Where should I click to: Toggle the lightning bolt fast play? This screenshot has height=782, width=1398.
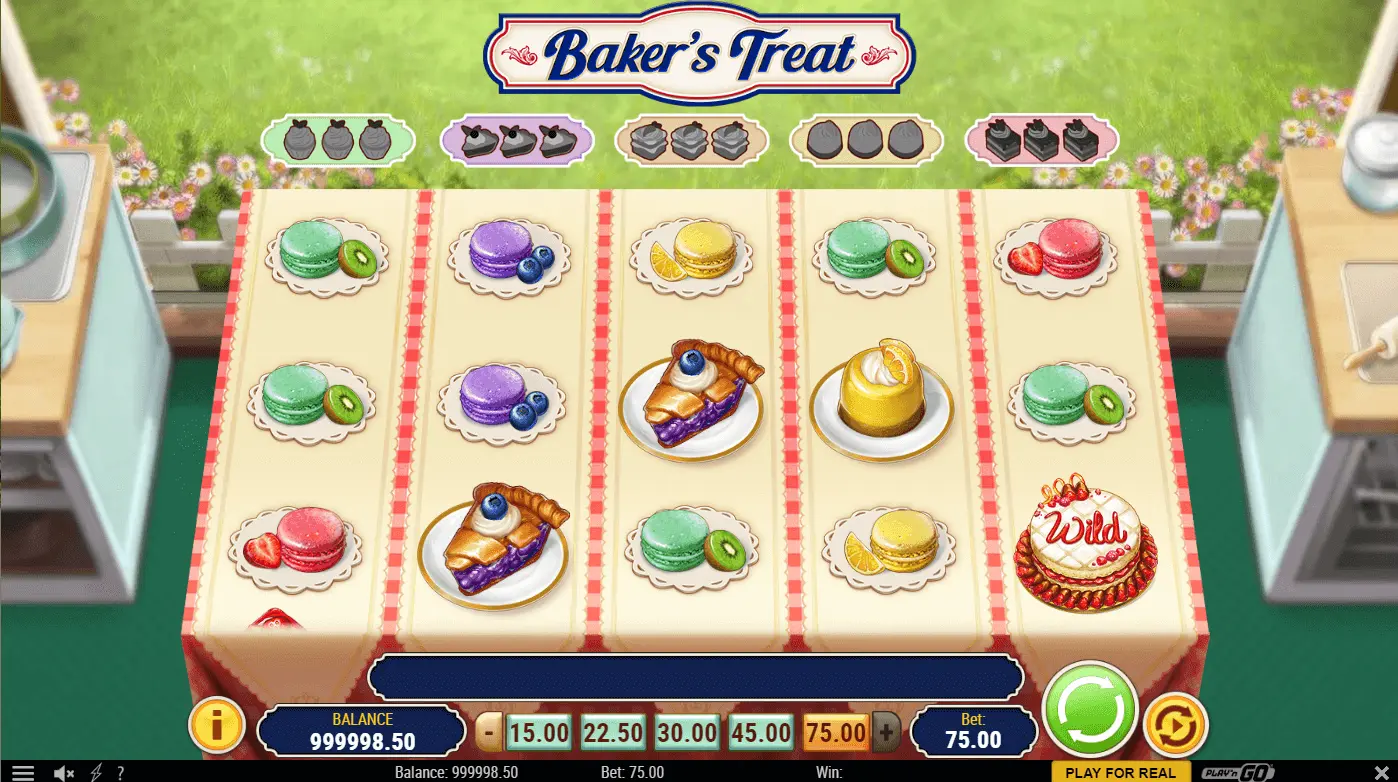tap(96, 773)
